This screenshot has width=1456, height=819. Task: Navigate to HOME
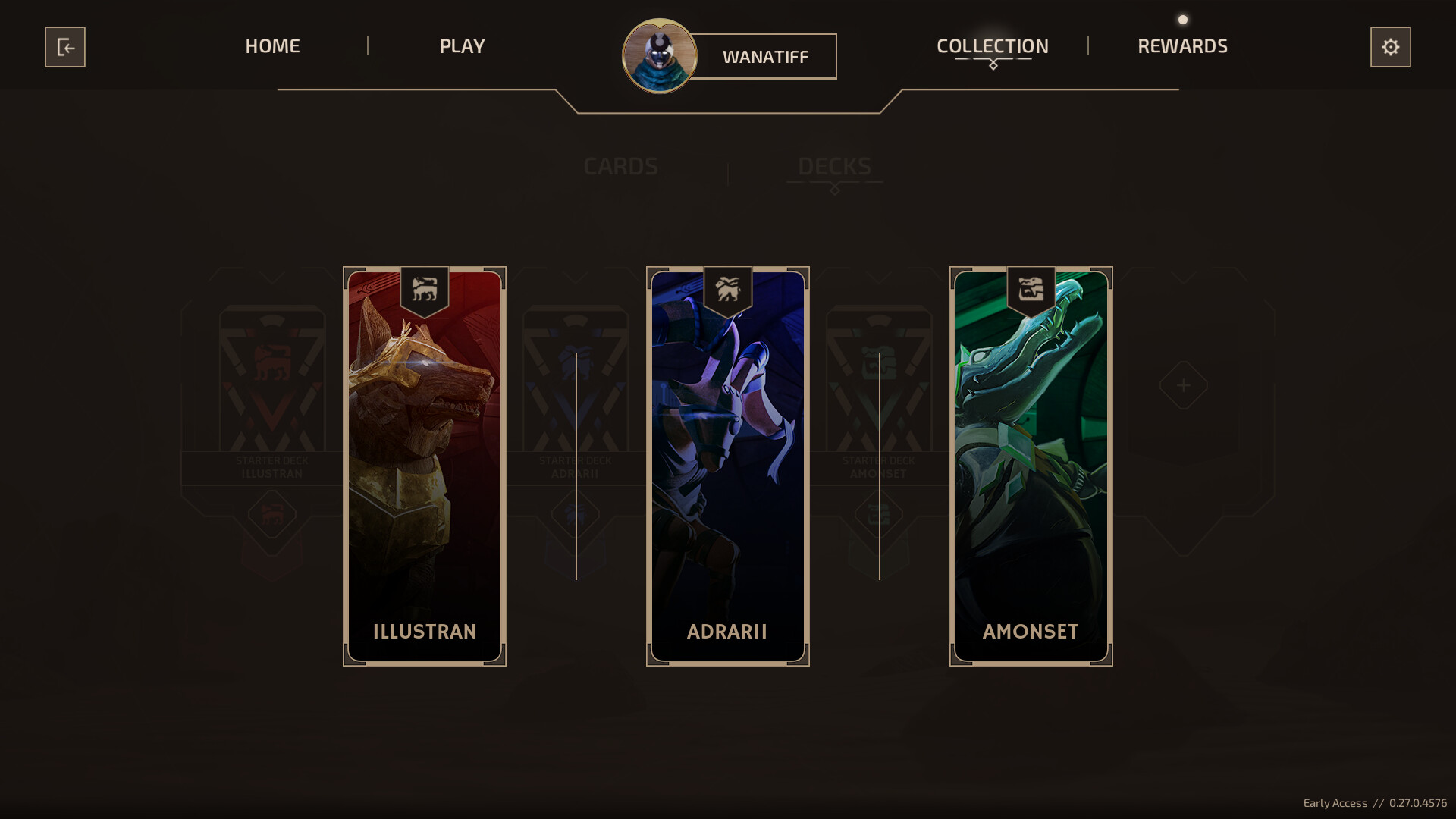tap(271, 46)
